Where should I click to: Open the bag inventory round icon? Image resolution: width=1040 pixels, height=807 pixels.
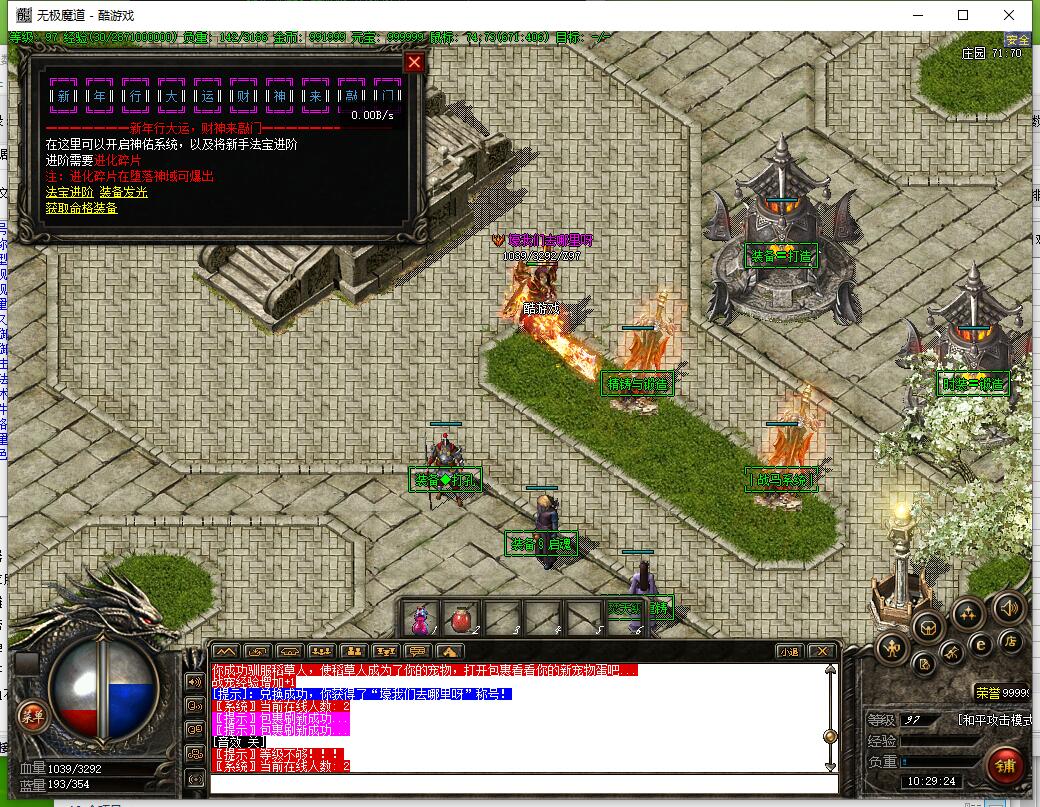pos(929,627)
